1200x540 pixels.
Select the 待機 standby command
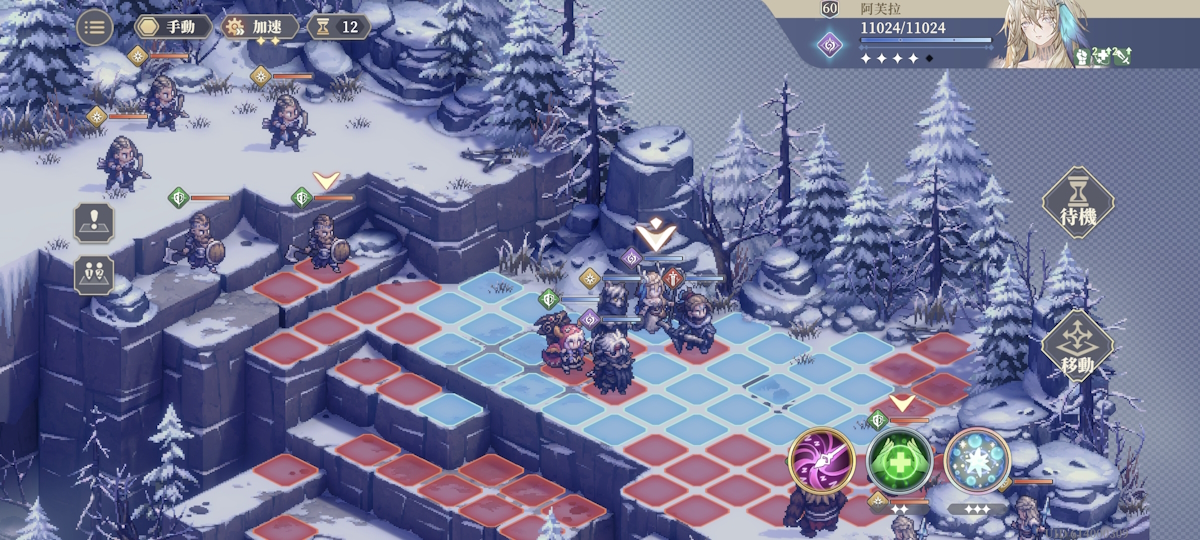point(1078,203)
